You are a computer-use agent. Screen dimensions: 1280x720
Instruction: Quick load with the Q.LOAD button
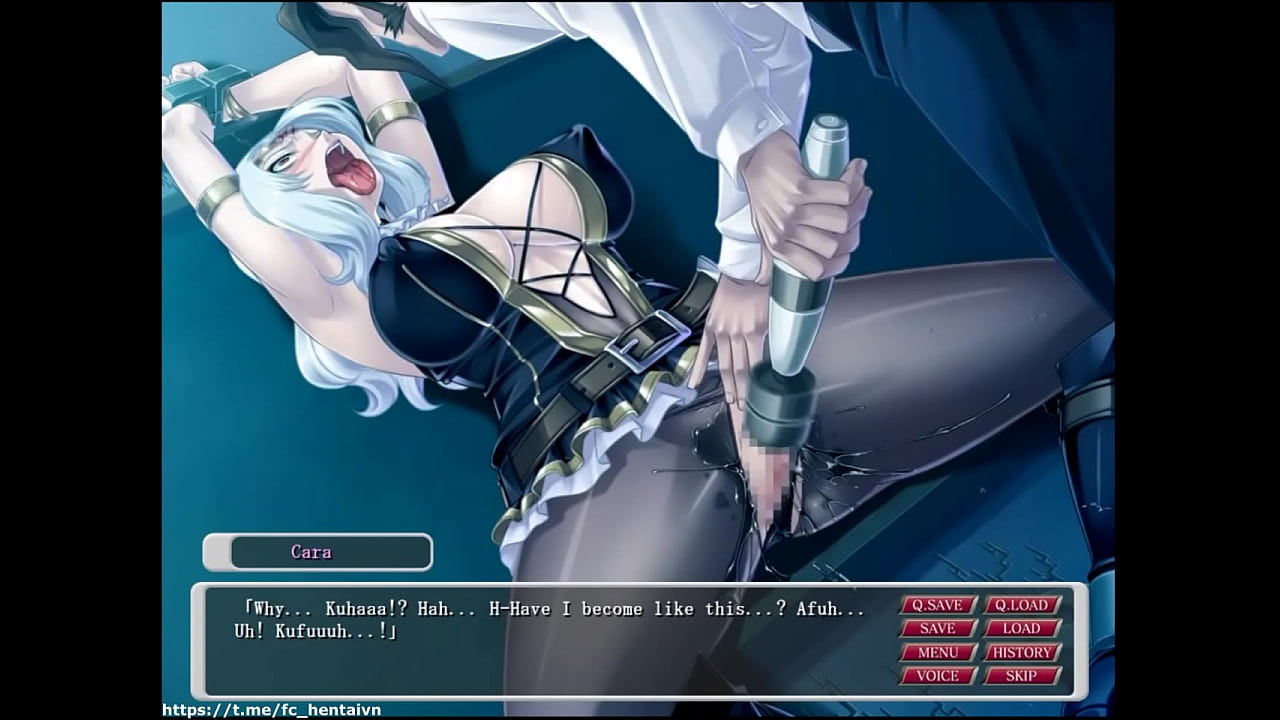coord(1022,605)
